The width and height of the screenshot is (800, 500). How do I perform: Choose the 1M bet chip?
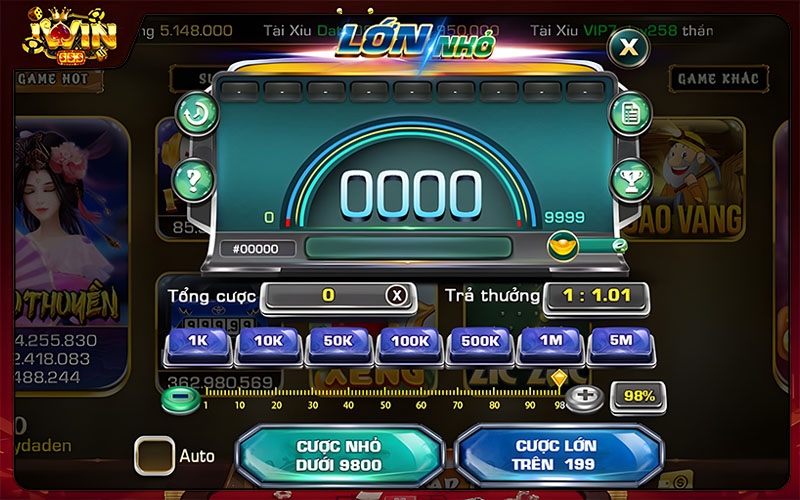click(x=551, y=342)
